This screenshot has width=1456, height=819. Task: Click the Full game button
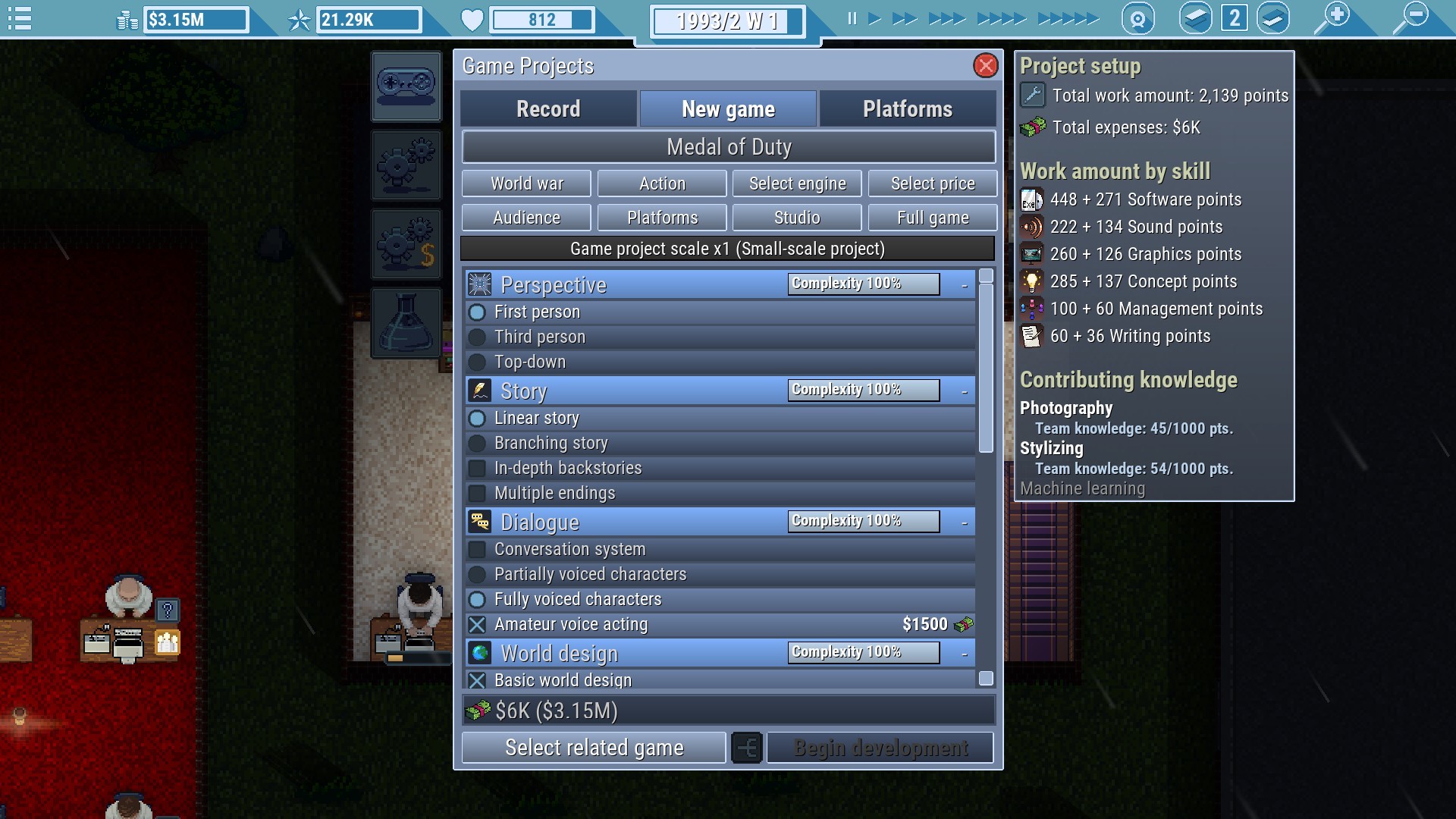[x=932, y=218]
